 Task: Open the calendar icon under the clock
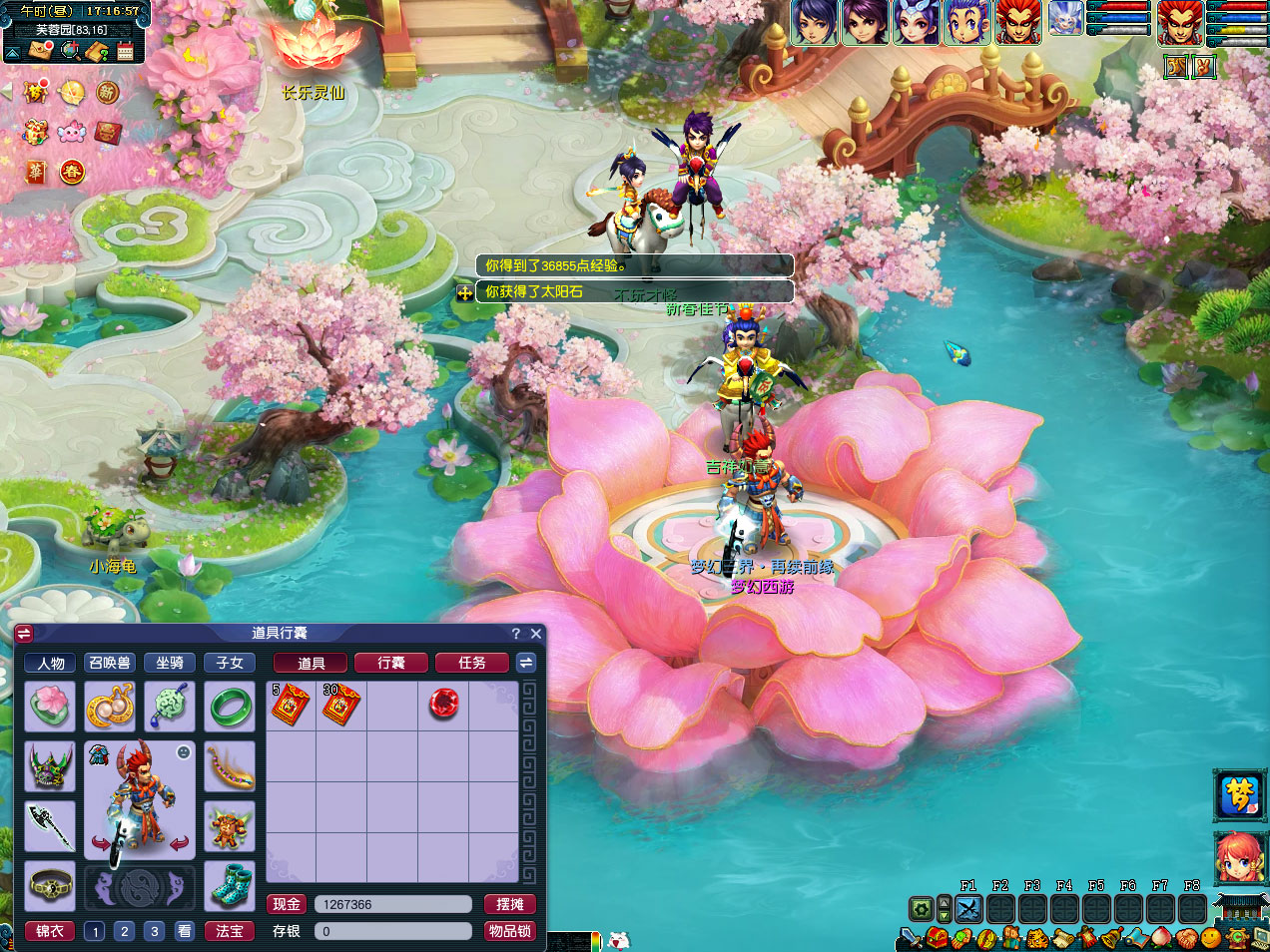[126, 51]
